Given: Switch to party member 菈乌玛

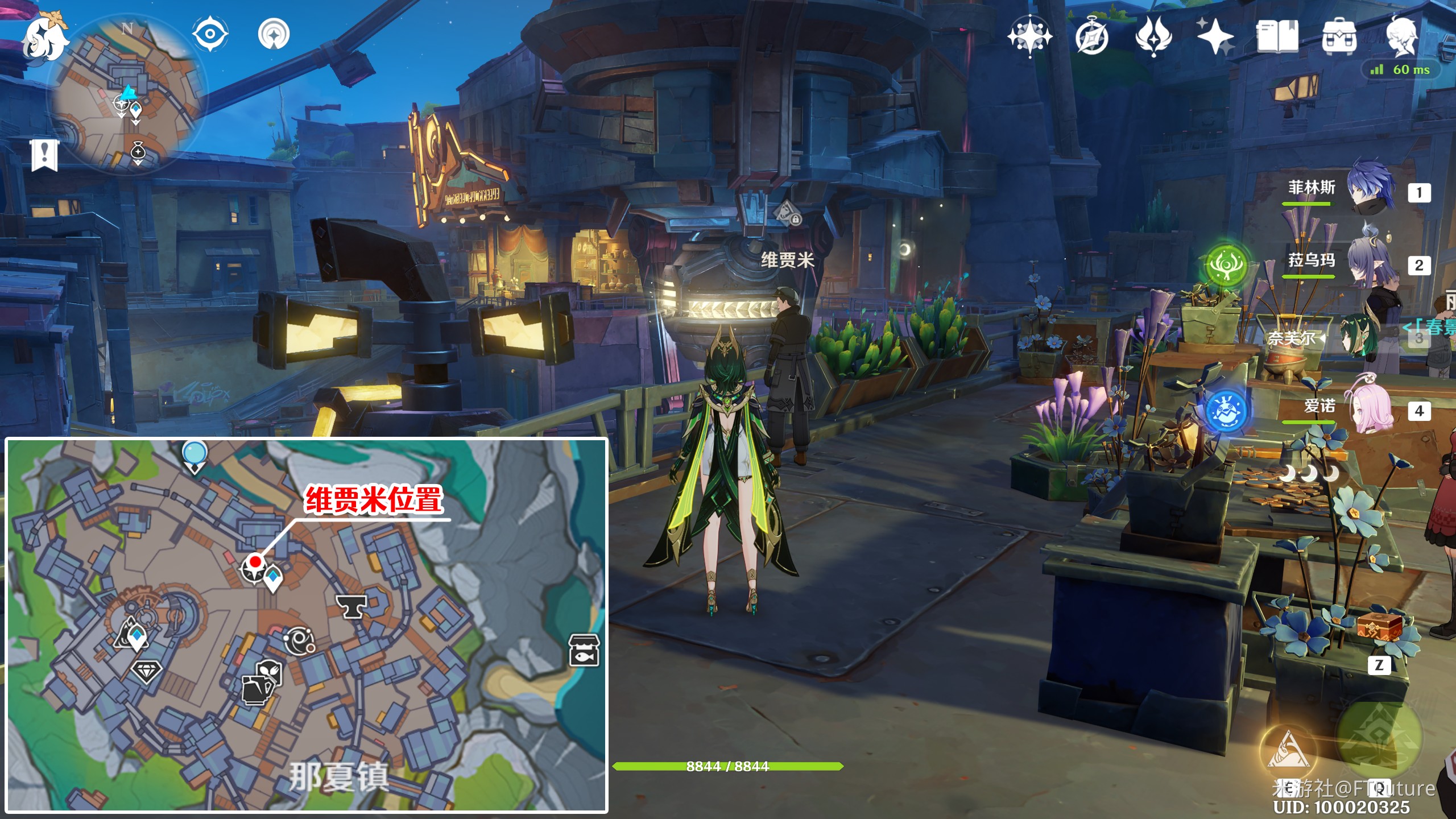Looking at the screenshot, I should [x=1371, y=262].
